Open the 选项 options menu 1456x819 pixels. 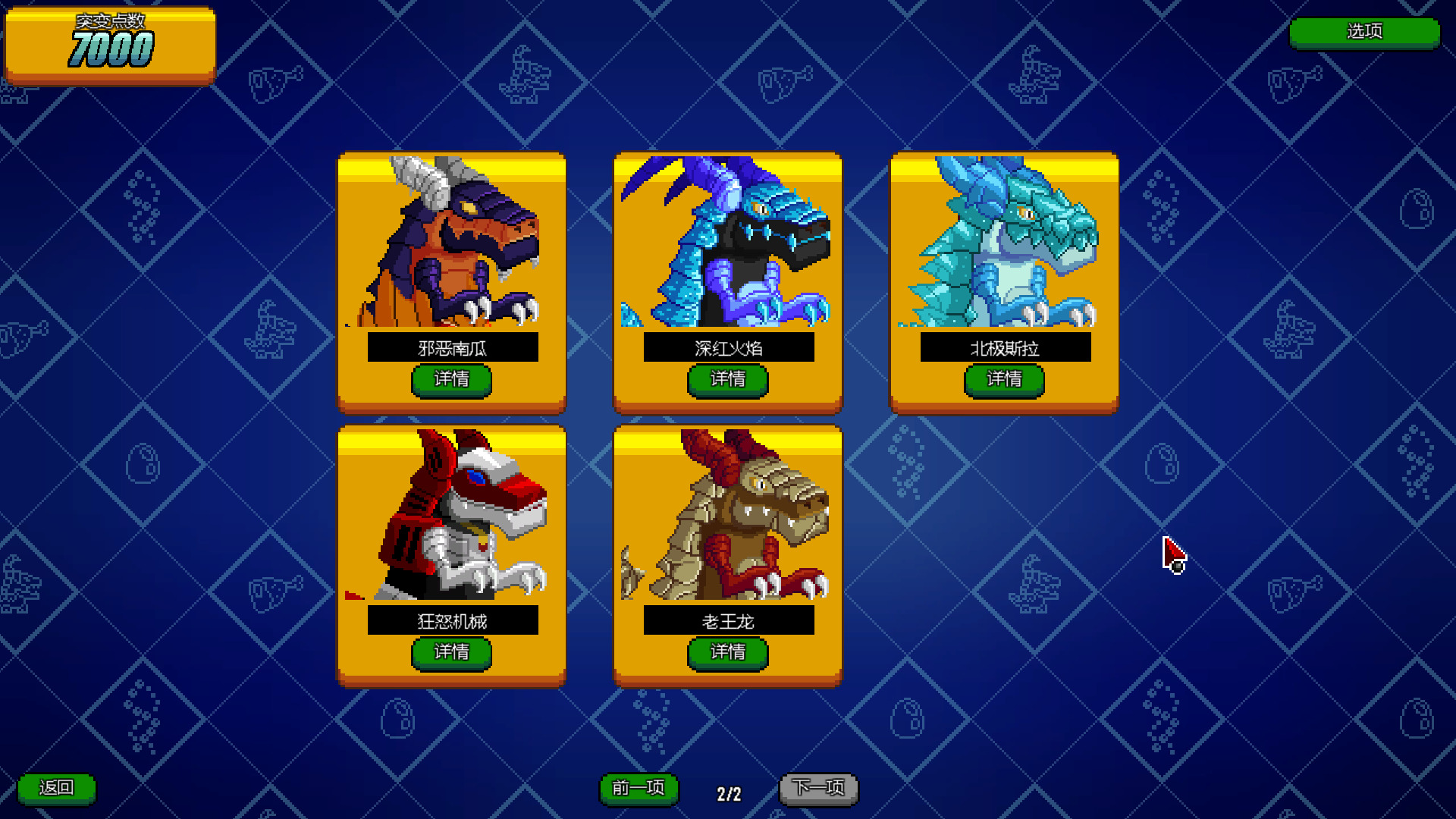tap(1364, 32)
